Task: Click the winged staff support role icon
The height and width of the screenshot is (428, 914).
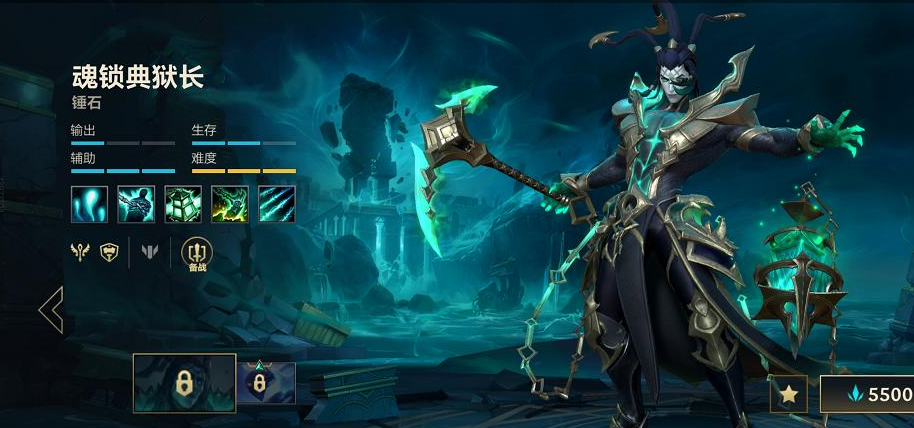Action: tap(80, 253)
